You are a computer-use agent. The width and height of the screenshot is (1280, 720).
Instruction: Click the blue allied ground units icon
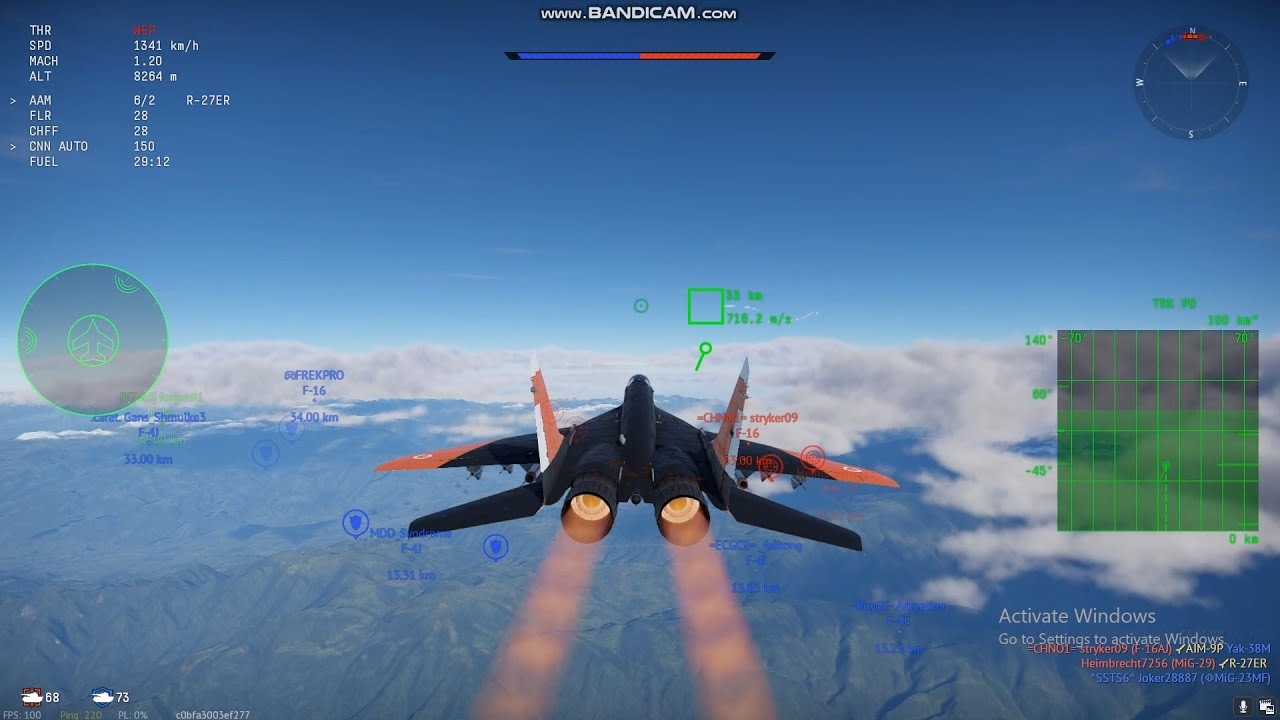click(102, 696)
